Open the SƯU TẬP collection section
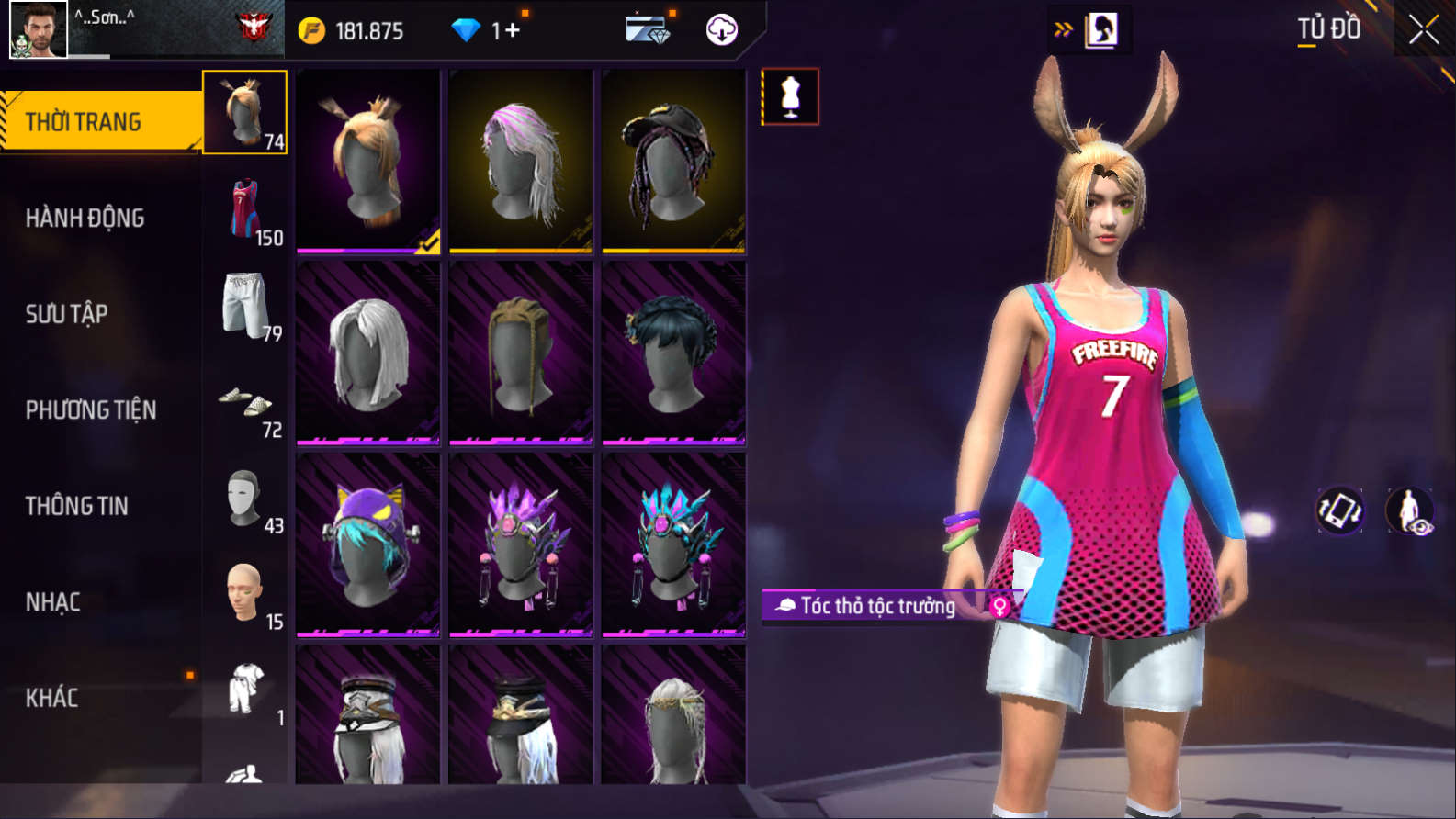 pyautogui.click(x=67, y=314)
